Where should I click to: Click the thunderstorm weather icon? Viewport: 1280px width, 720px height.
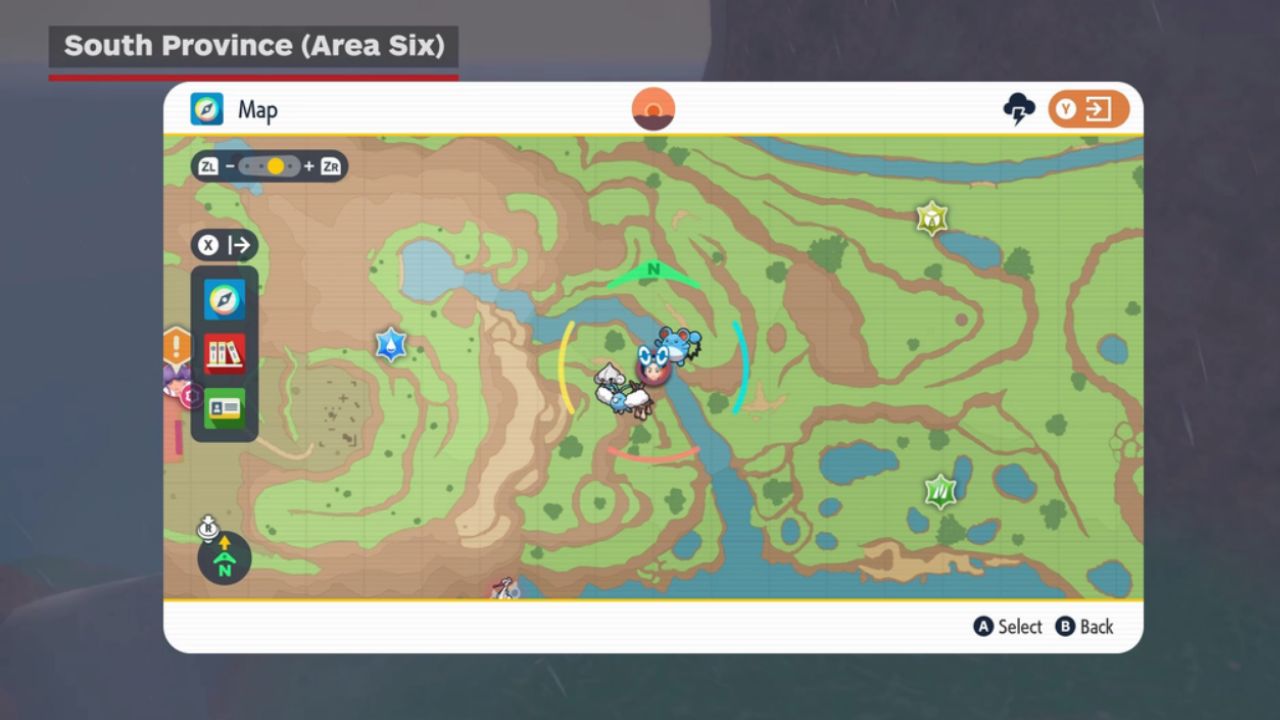(1019, 109)
